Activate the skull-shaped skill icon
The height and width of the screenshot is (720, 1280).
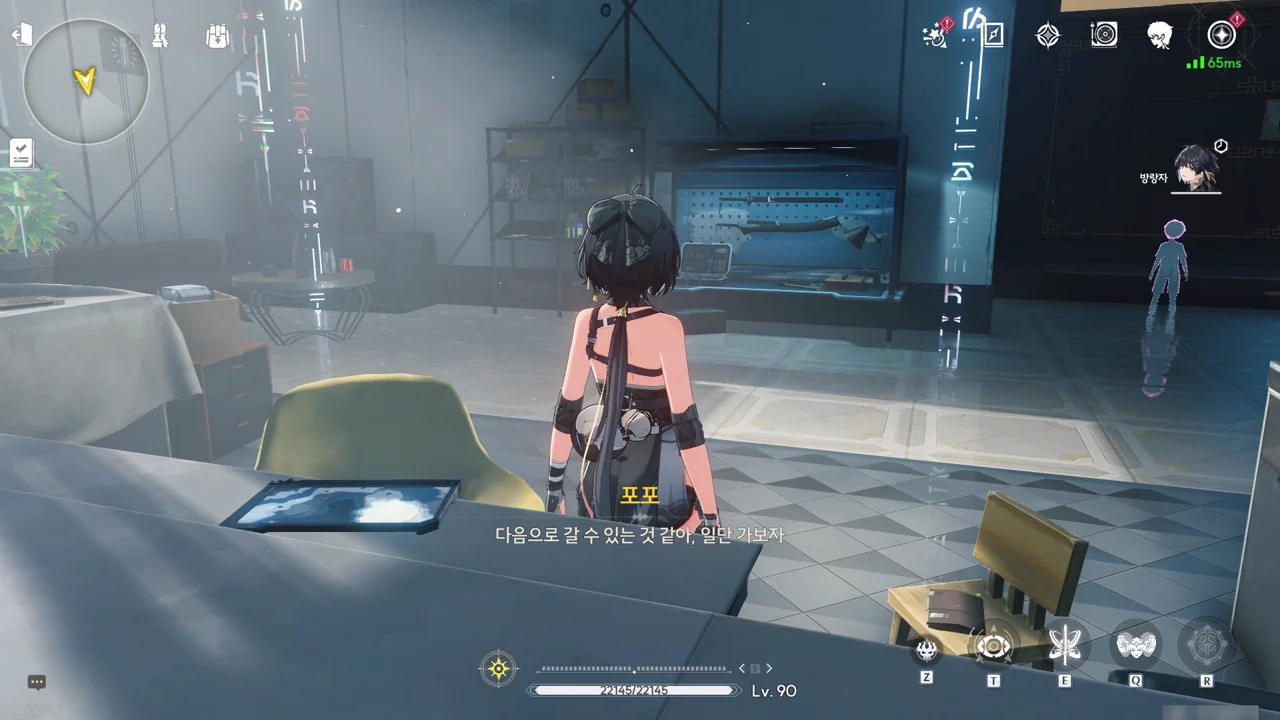[x=927, y=650]
